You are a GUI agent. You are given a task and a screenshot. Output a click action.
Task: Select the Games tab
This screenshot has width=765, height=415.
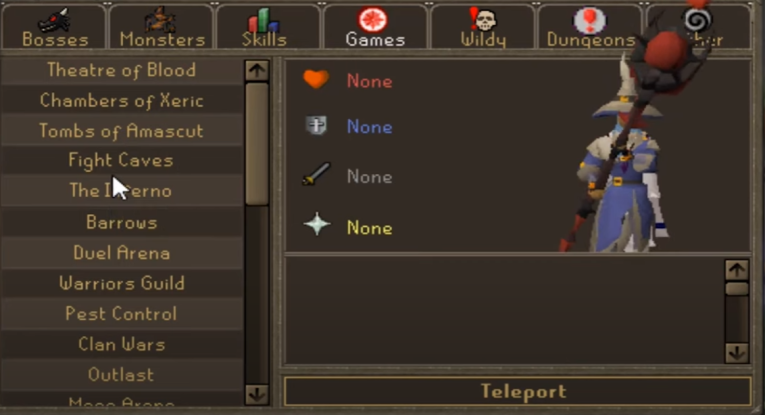click(375, 28)
